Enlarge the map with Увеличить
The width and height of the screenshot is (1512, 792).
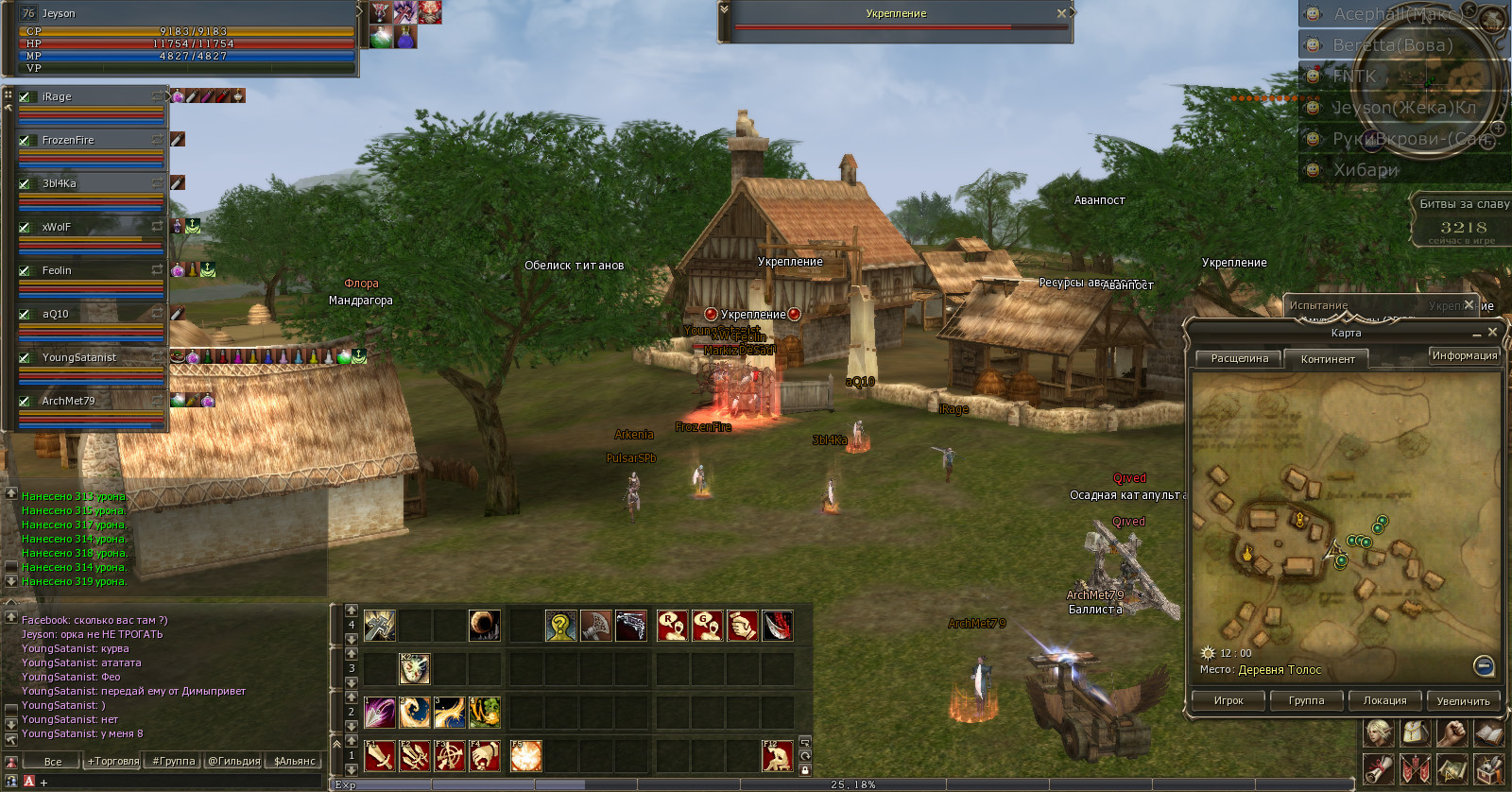click(x=1463, y=701)
